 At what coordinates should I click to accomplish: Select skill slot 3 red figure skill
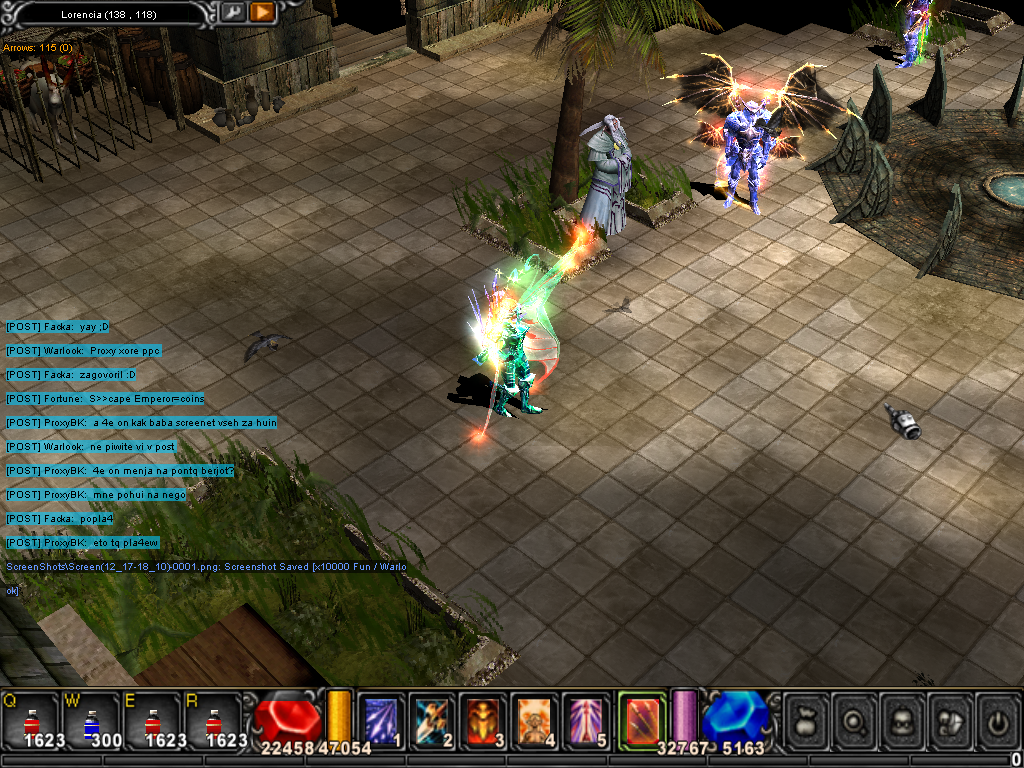pos(484,719)
